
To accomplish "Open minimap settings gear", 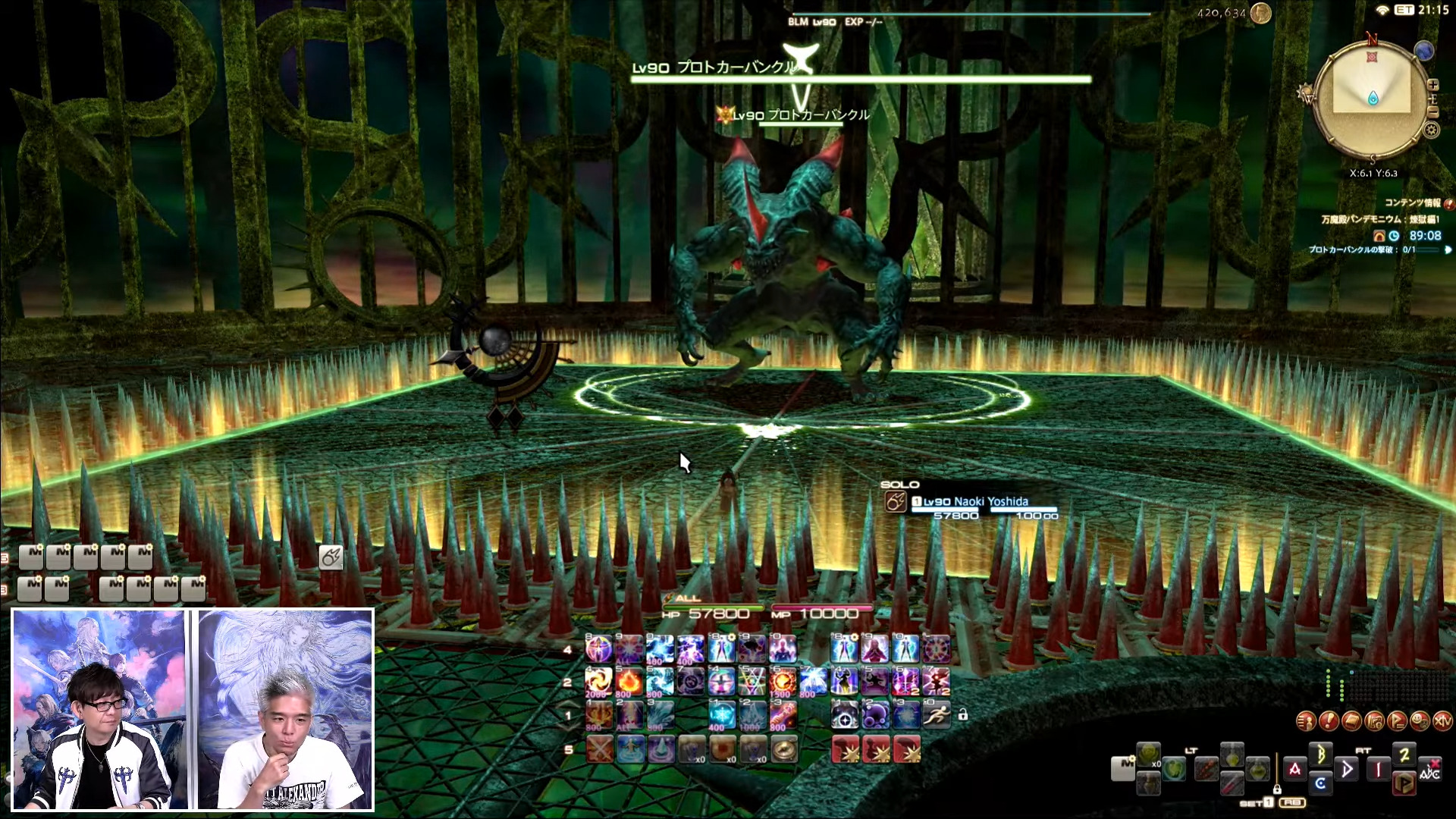I will coord(1431,130).
